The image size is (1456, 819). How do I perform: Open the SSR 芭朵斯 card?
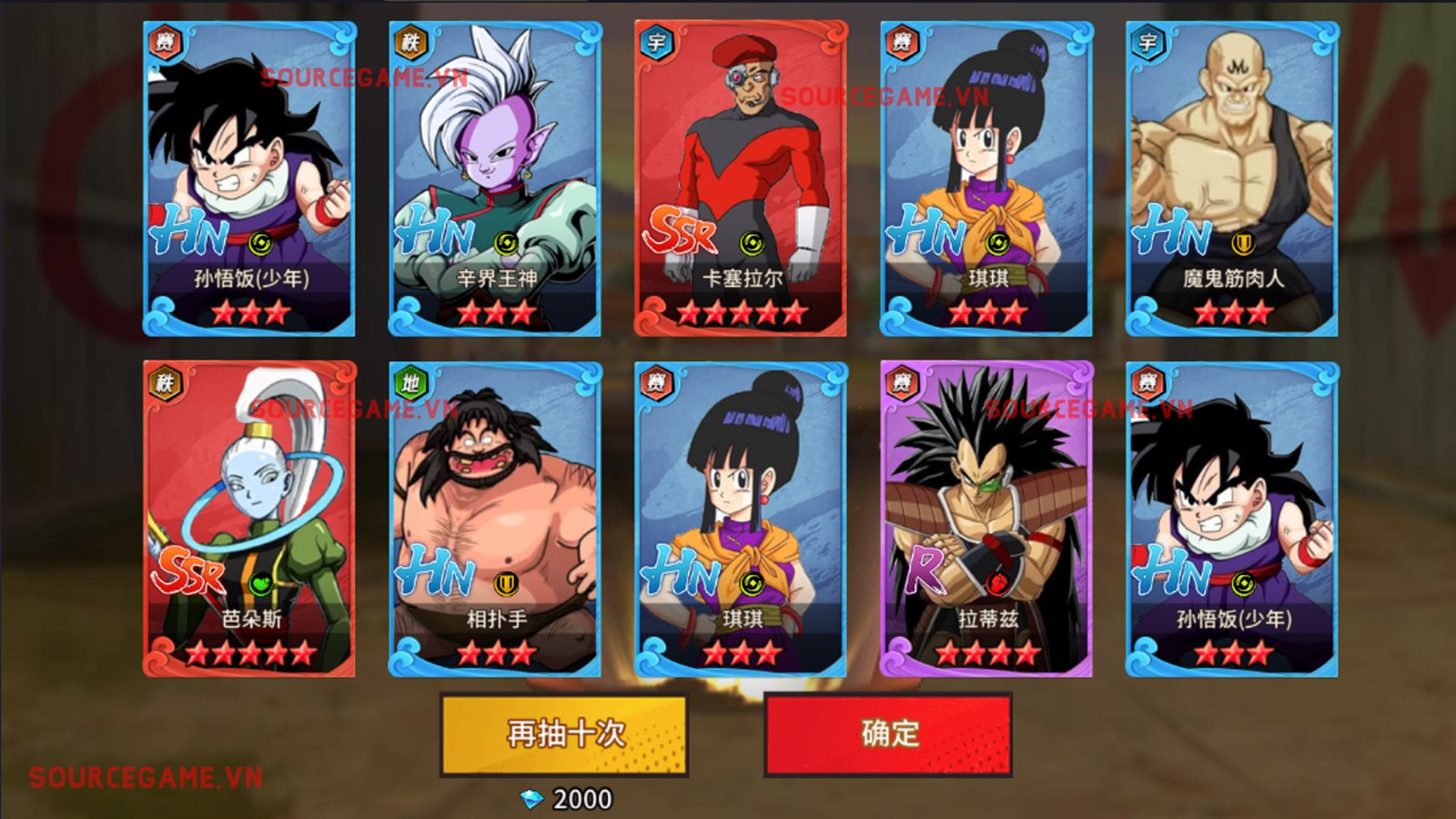pyautogui.click(x=249, y=519)
